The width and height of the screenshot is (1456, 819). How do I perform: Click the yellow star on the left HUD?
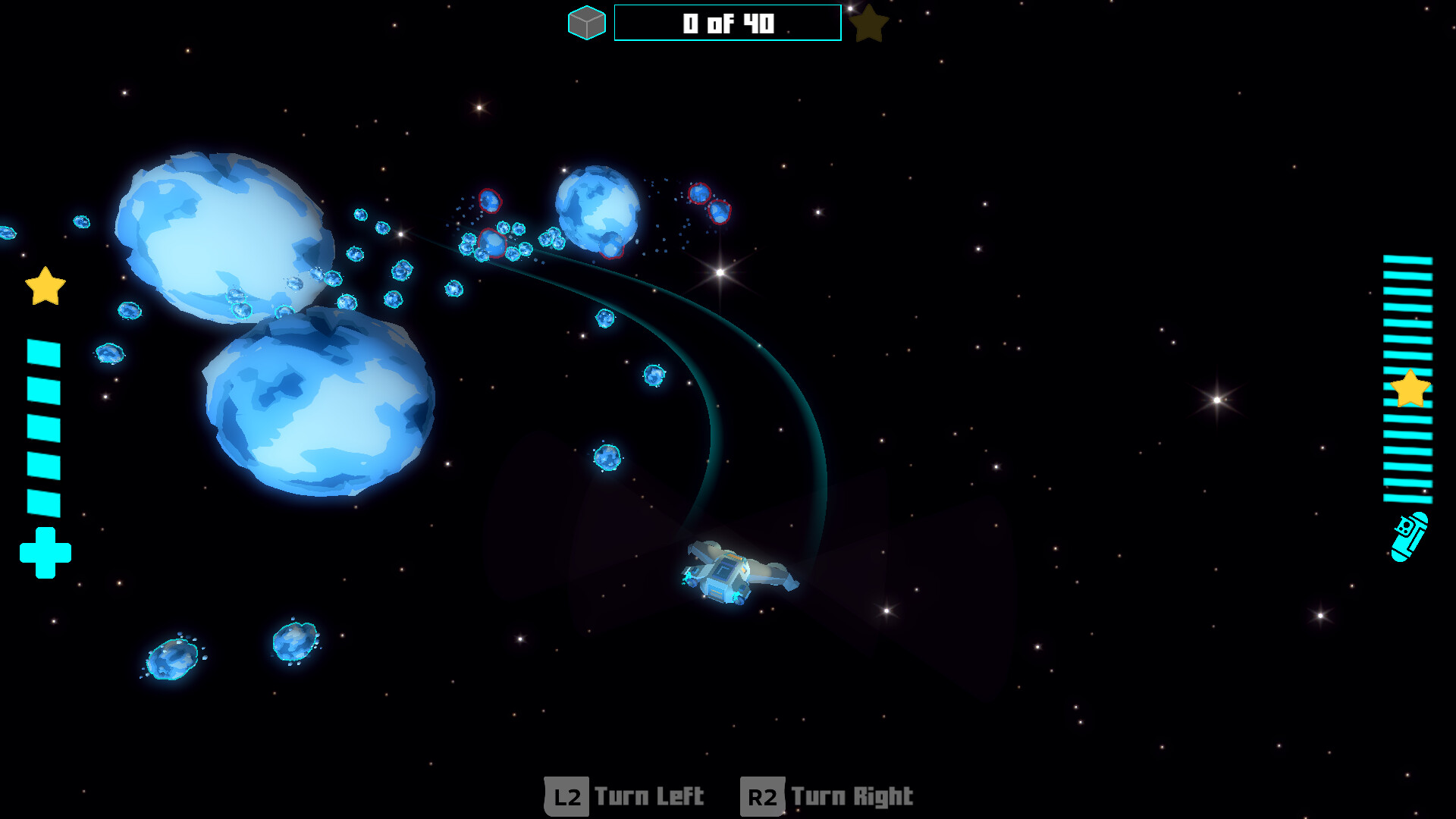tap(45, 287)
